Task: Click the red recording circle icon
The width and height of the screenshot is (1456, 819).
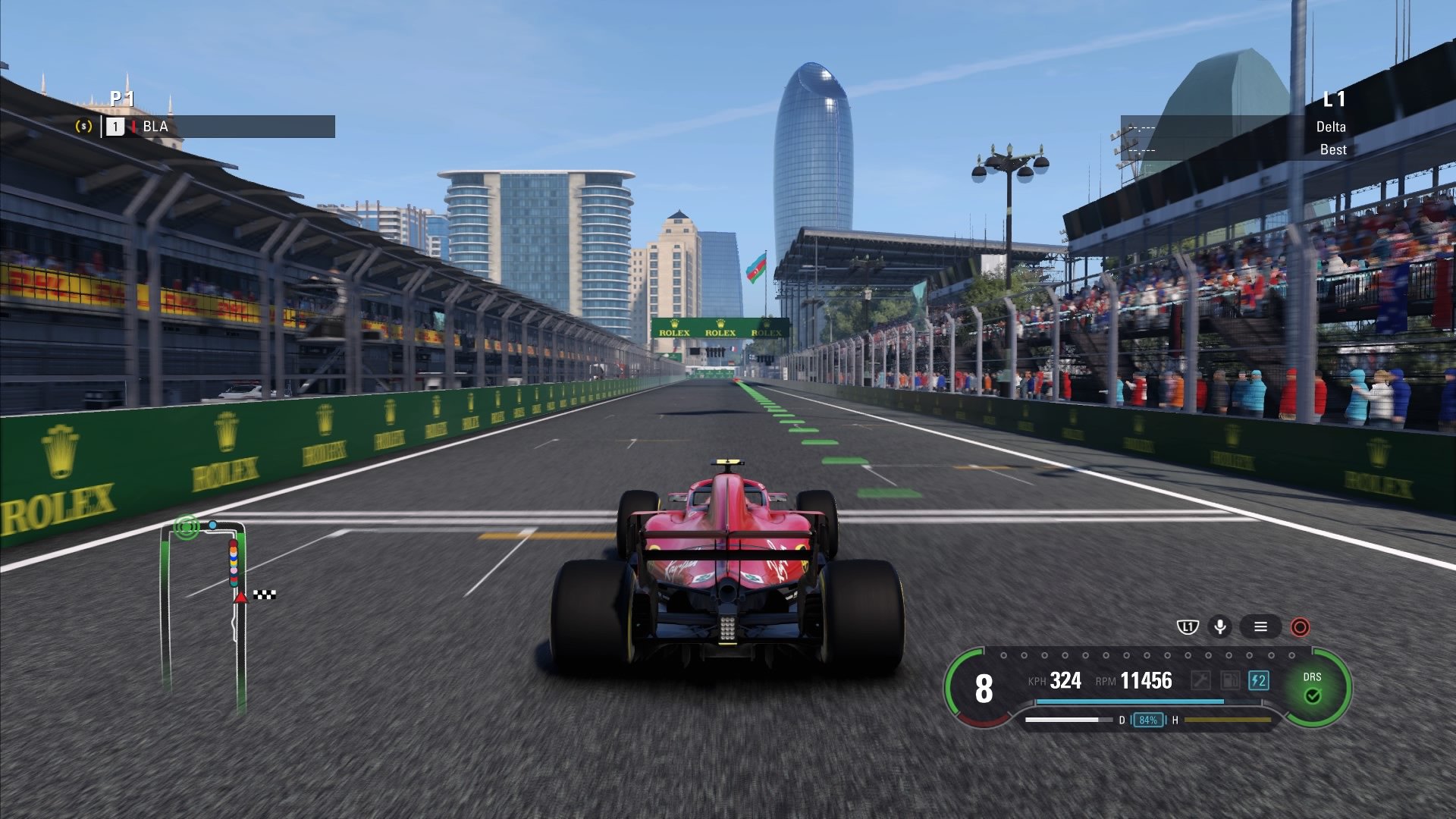Action: [x=1299, y=627]
